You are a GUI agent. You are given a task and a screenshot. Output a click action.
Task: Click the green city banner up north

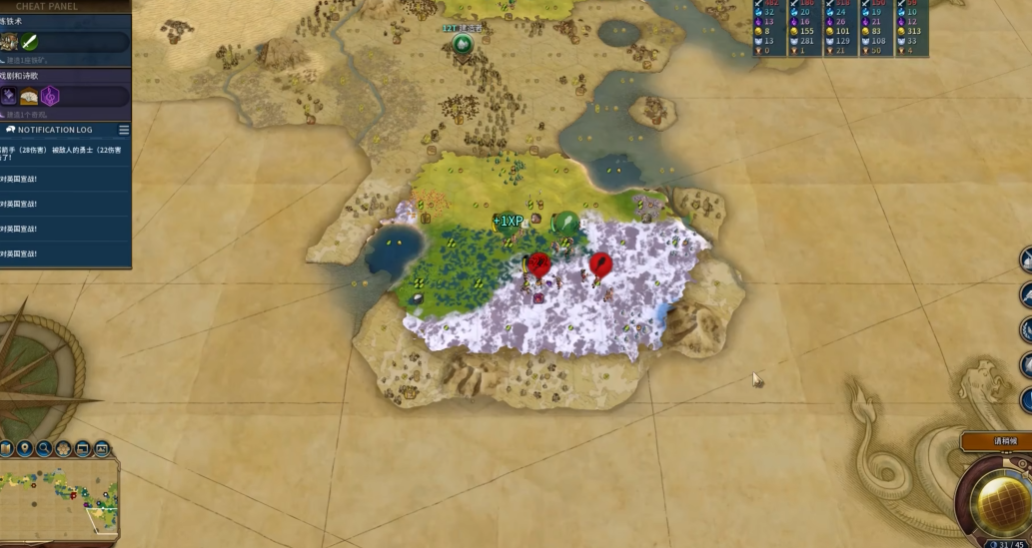pyautogui.click(x=462, y=43)
